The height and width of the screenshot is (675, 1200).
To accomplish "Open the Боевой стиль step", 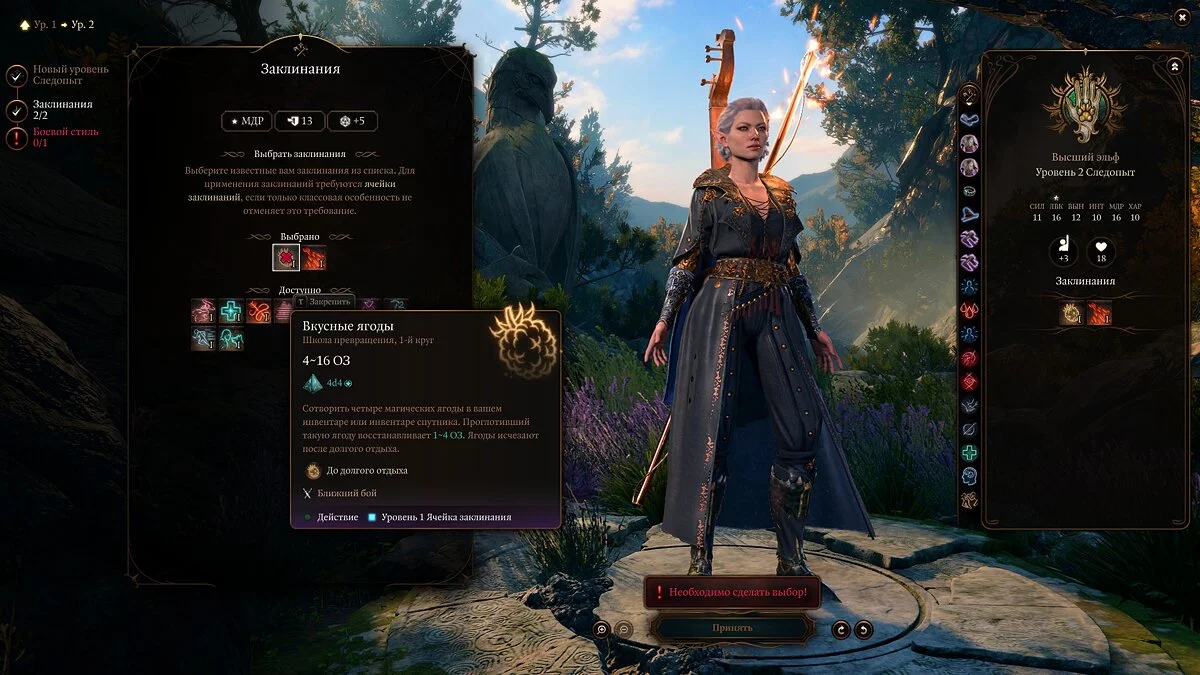I will point(17,138).
